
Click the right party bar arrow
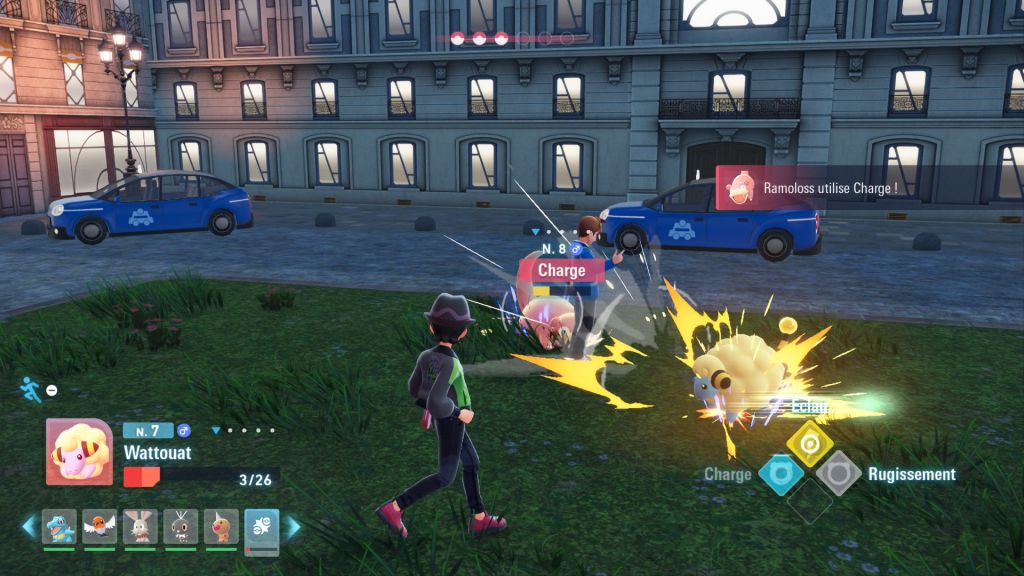(x=293, y=526)
